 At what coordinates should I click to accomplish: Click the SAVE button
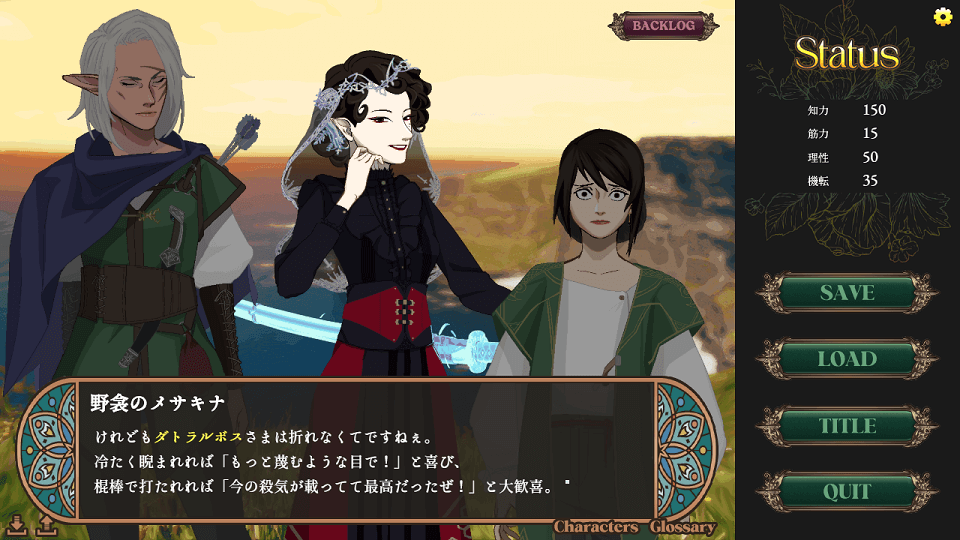click(847, 293)
